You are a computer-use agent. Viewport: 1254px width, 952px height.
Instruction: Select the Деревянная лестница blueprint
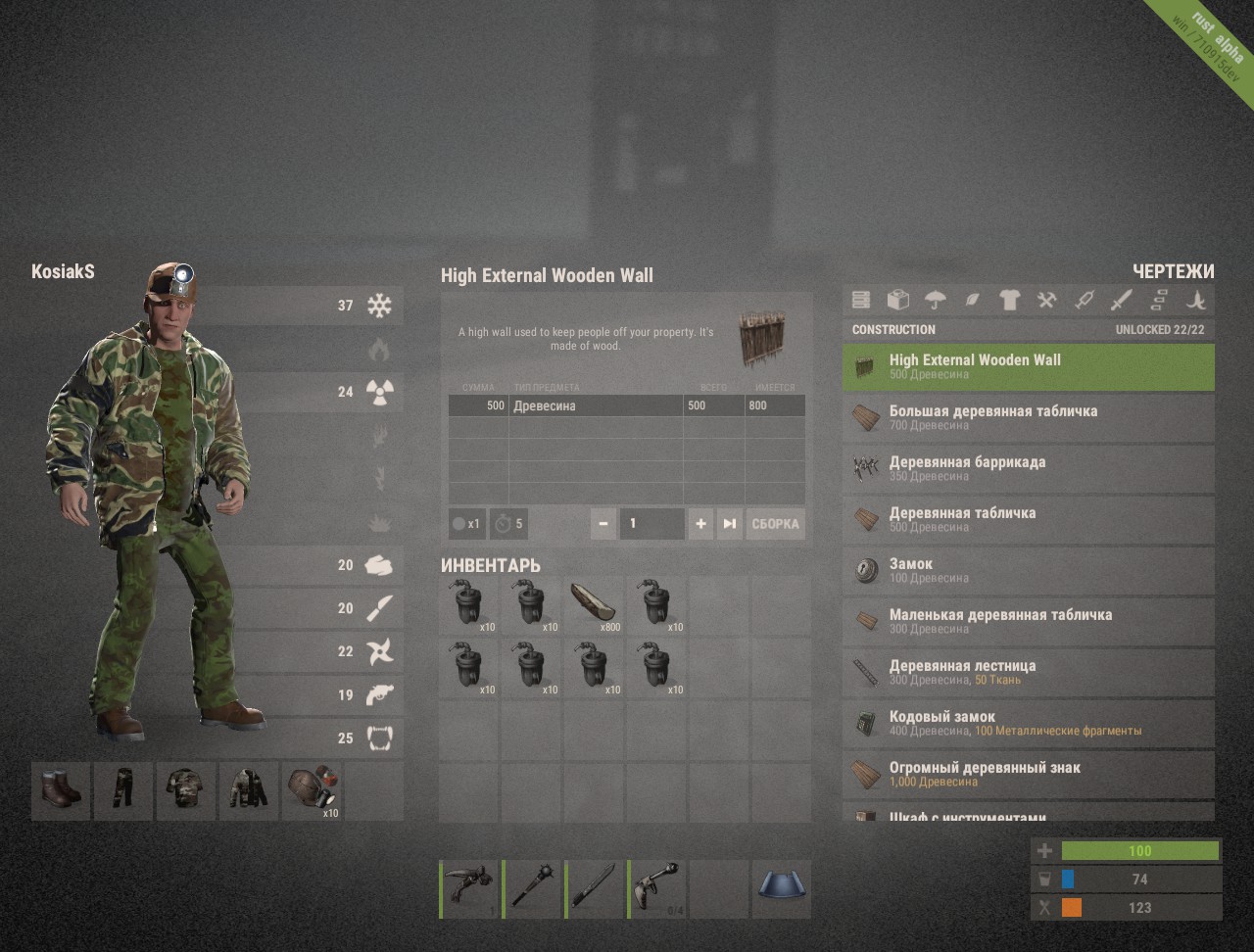click(1028, 673)
